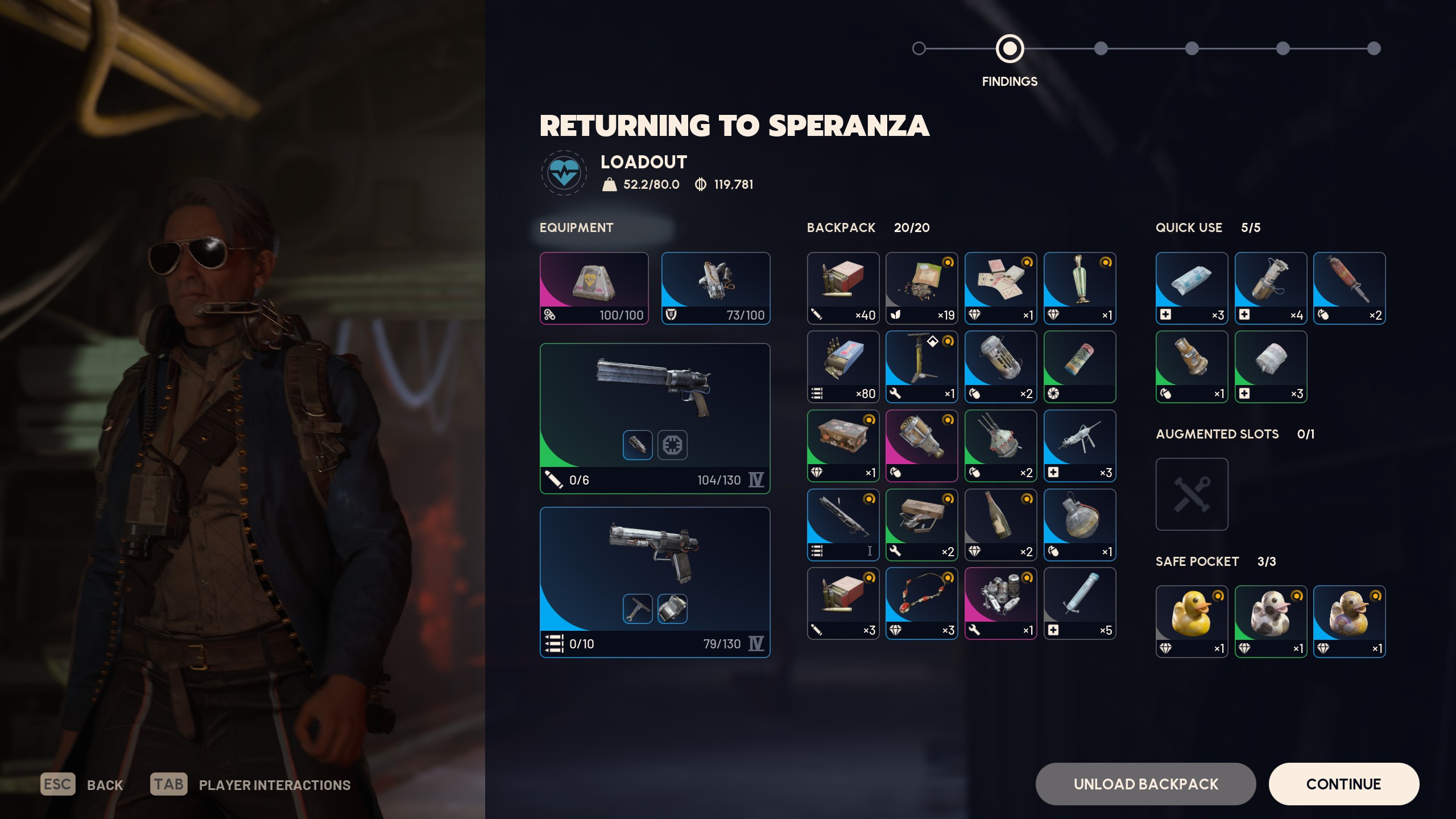
Task: Select the red syringe quick use item
Action: (x=1349, y=288)
